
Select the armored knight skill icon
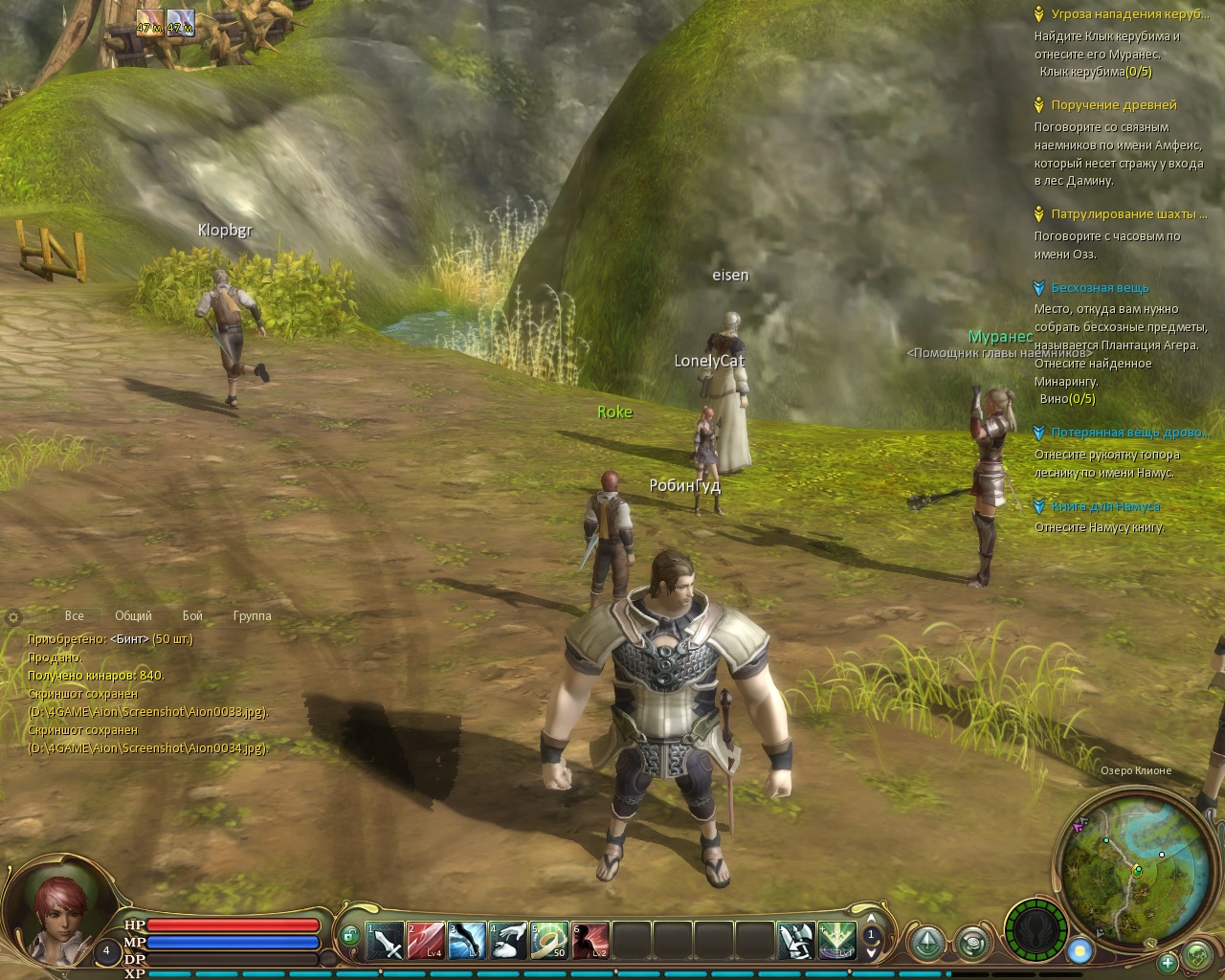[795, 941]
